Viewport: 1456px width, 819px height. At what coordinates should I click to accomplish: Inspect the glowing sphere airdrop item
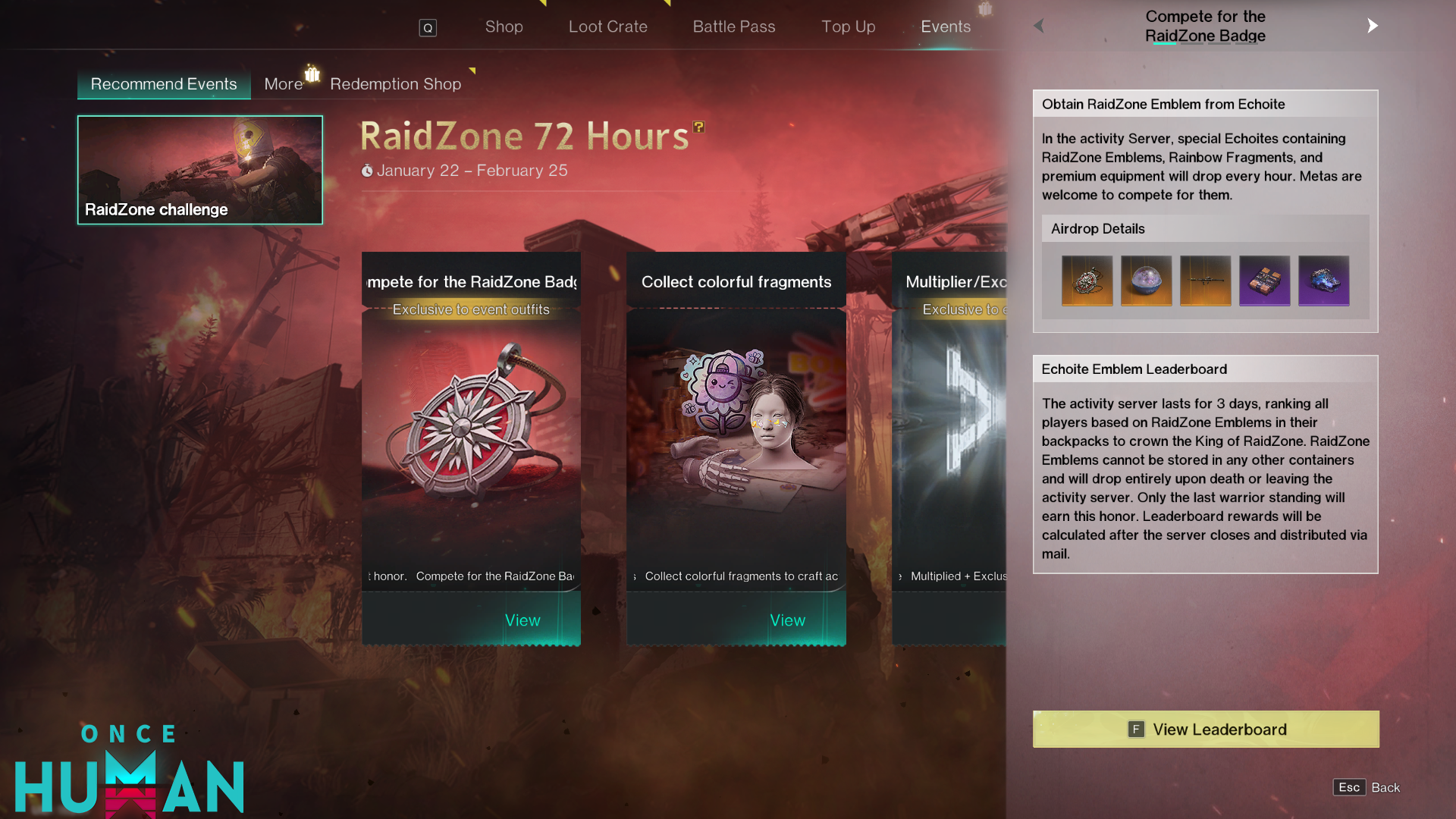coord(1146,281)
